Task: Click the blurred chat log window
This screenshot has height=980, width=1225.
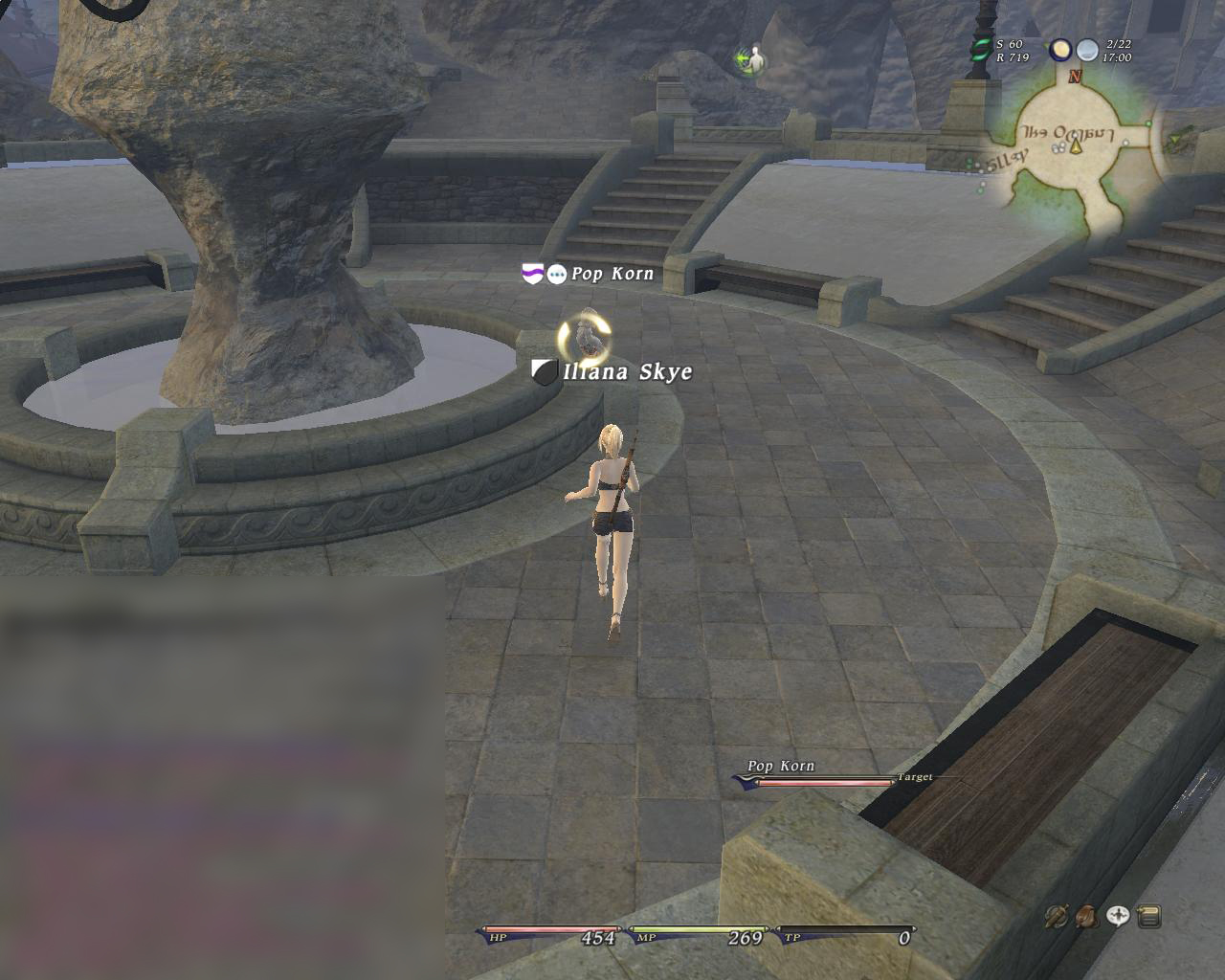Action: click(222, 777)
